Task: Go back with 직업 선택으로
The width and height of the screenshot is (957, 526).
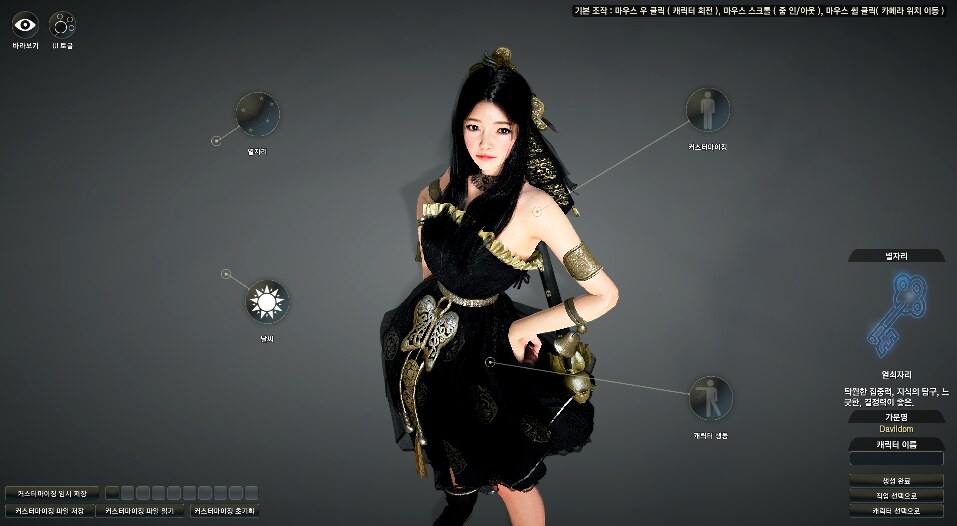Action: point(896,496)
